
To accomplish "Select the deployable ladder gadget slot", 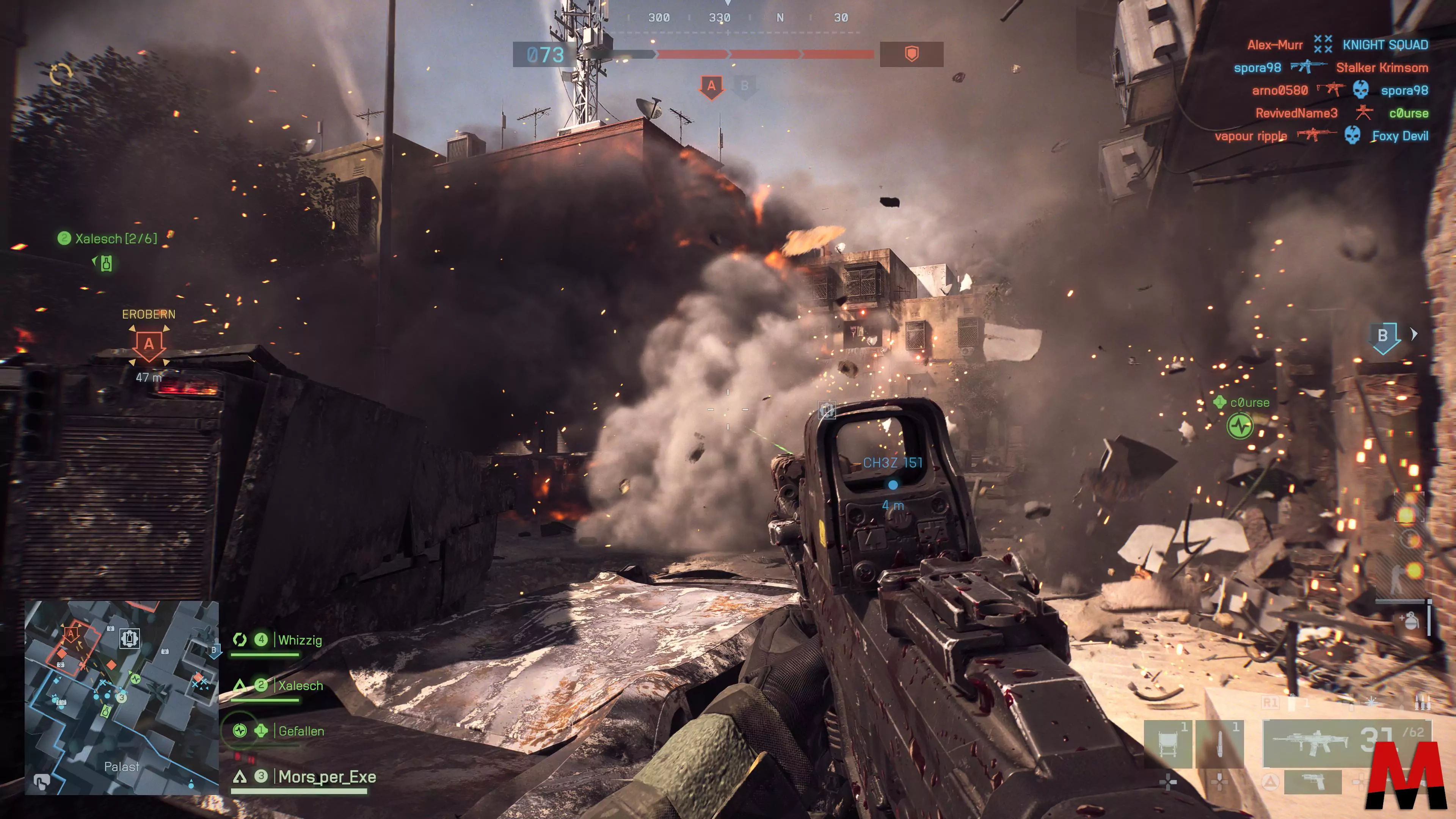I will click(1168, 744).
